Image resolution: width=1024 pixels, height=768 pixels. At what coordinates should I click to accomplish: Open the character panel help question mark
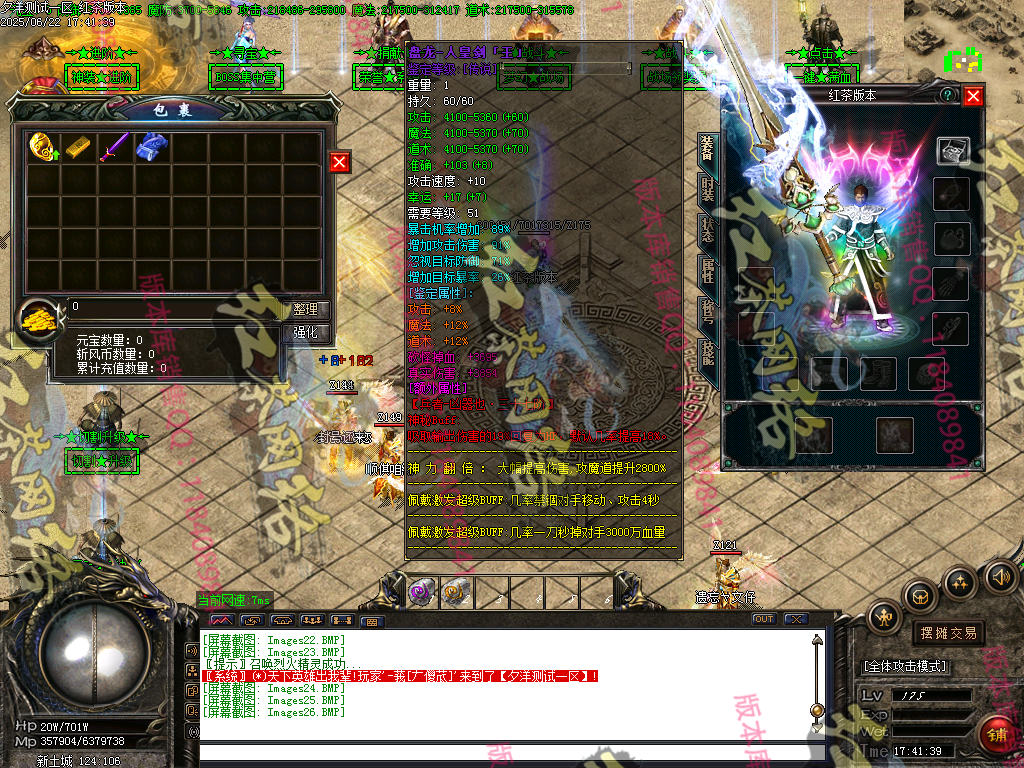click(947, 95)
